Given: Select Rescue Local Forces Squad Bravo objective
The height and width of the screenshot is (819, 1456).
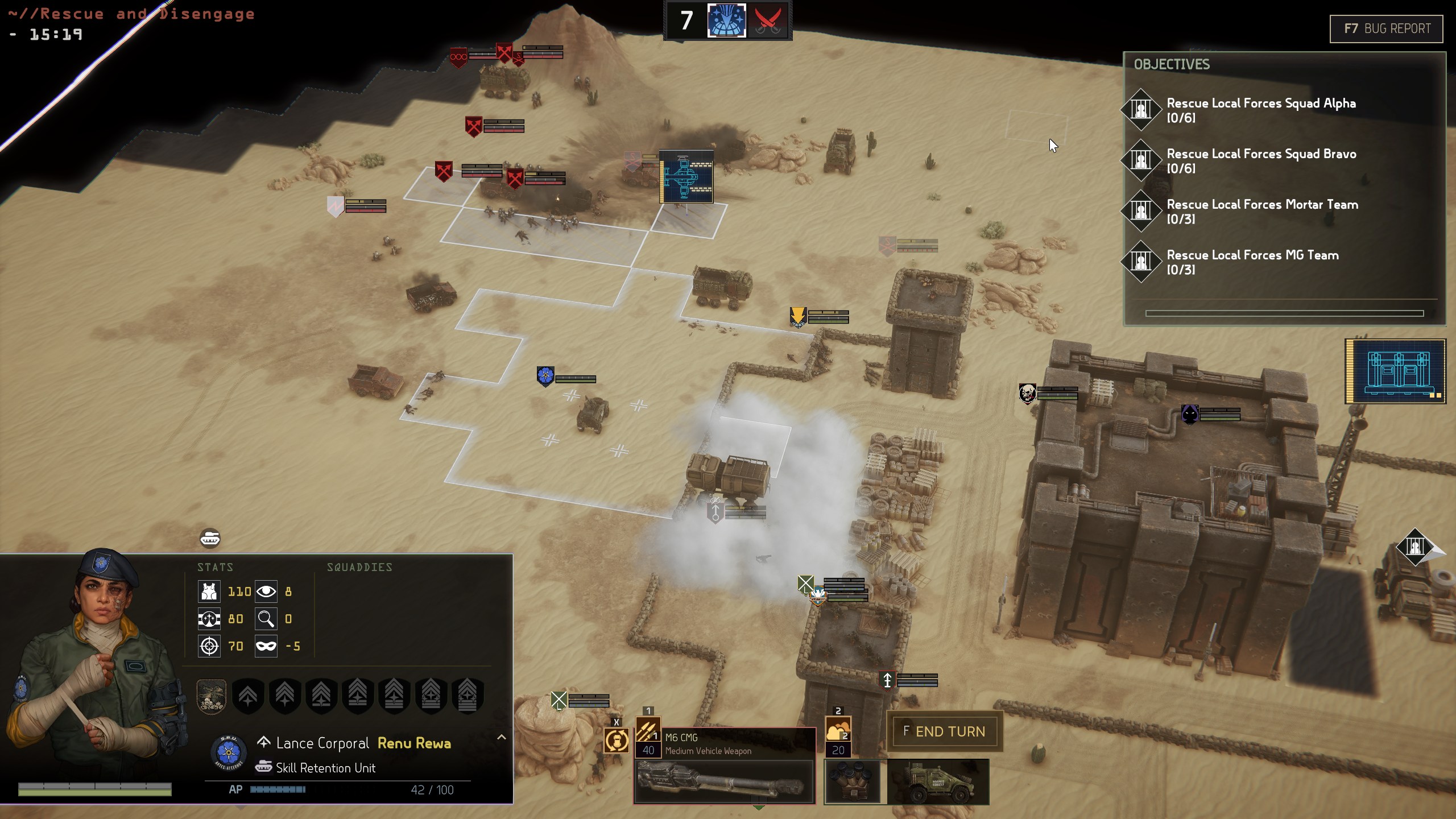Looking at the screenshot, I should click(x=1260, y=160).
